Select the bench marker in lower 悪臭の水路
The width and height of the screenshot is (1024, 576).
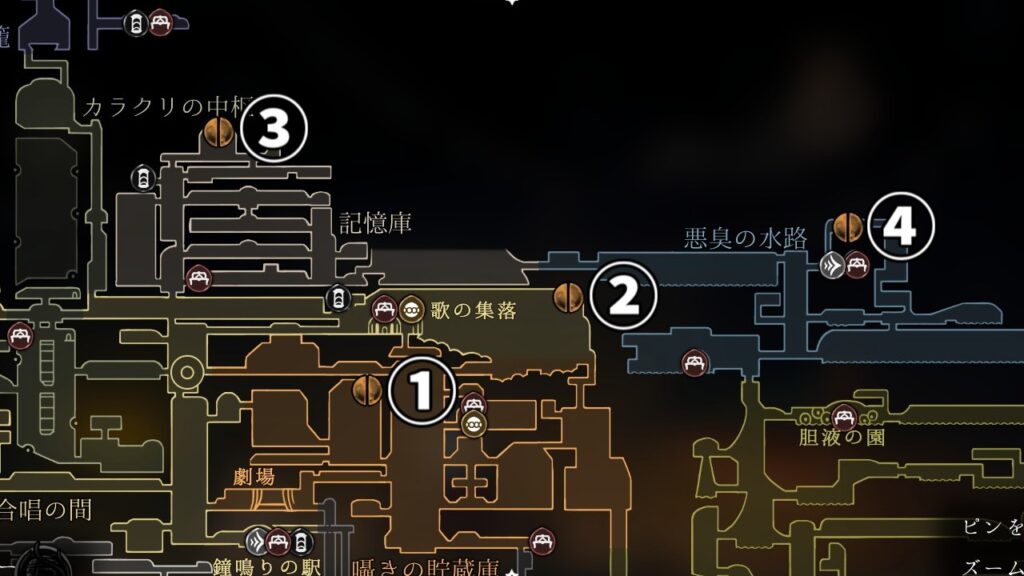pos(692,363)
